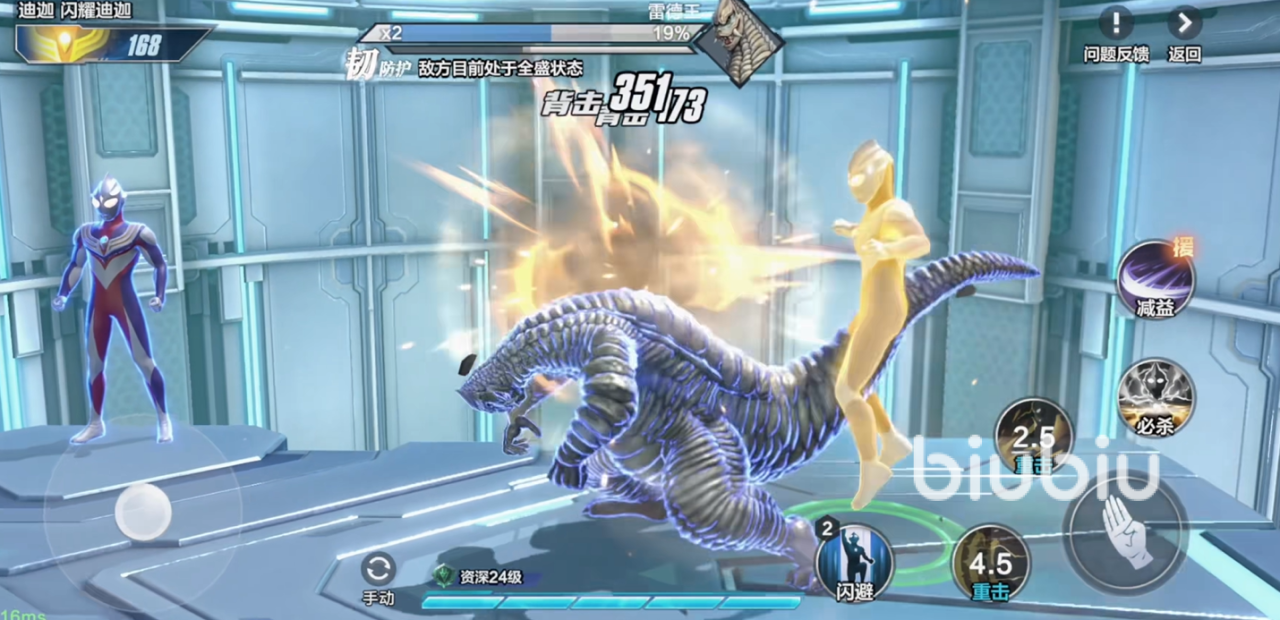Activate the 闪避 dodge skill
This screenshot has width=1280, height=620.
pos(853,560)
